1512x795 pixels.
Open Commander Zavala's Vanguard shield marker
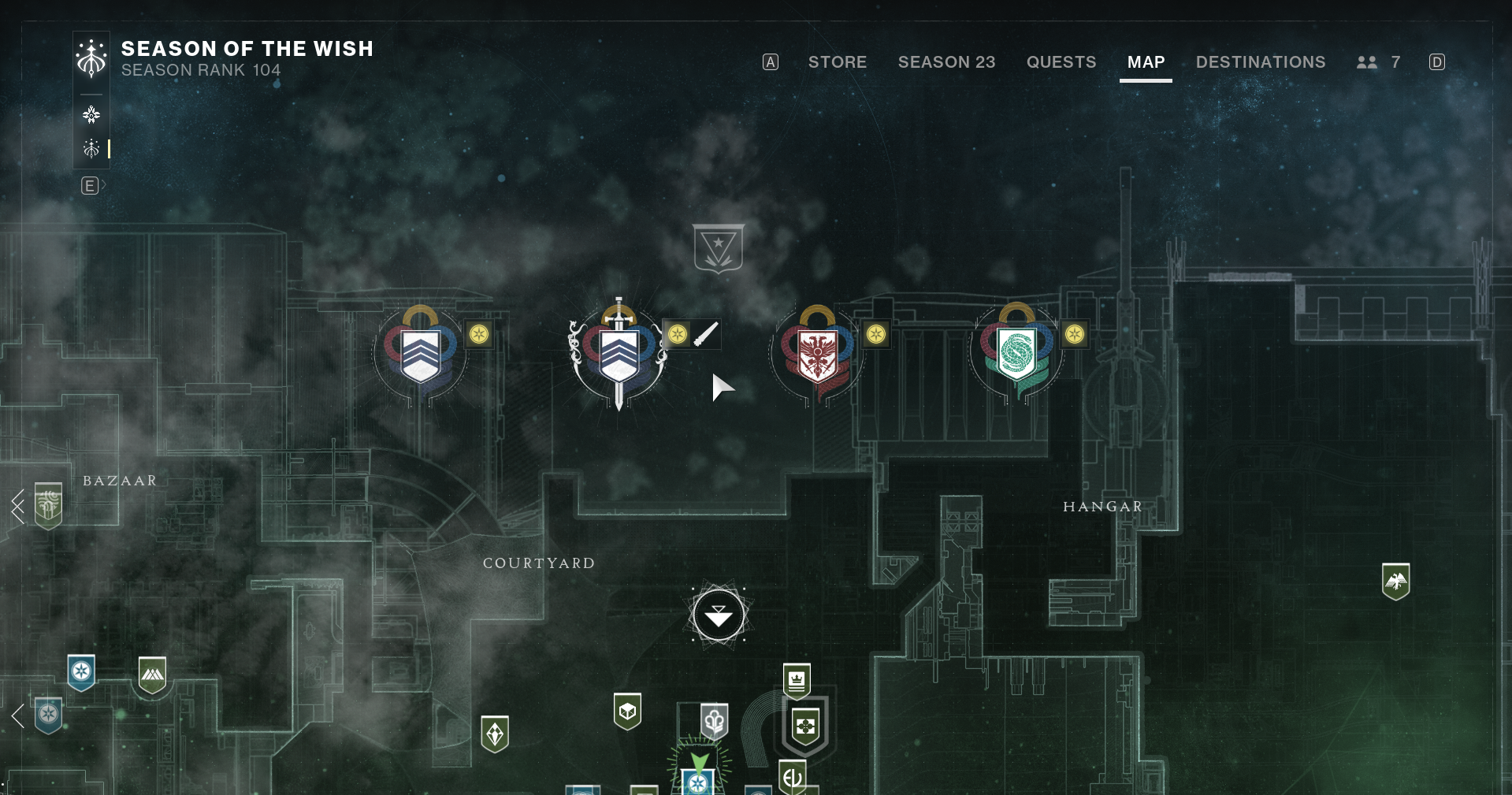point(419,355)
